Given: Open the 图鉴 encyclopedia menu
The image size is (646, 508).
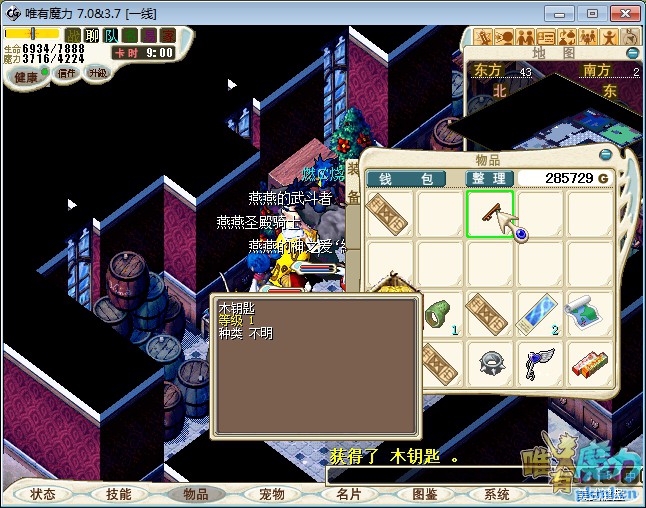Looking at the screenshot, I should pyautogui.click(x=424, y=494).
